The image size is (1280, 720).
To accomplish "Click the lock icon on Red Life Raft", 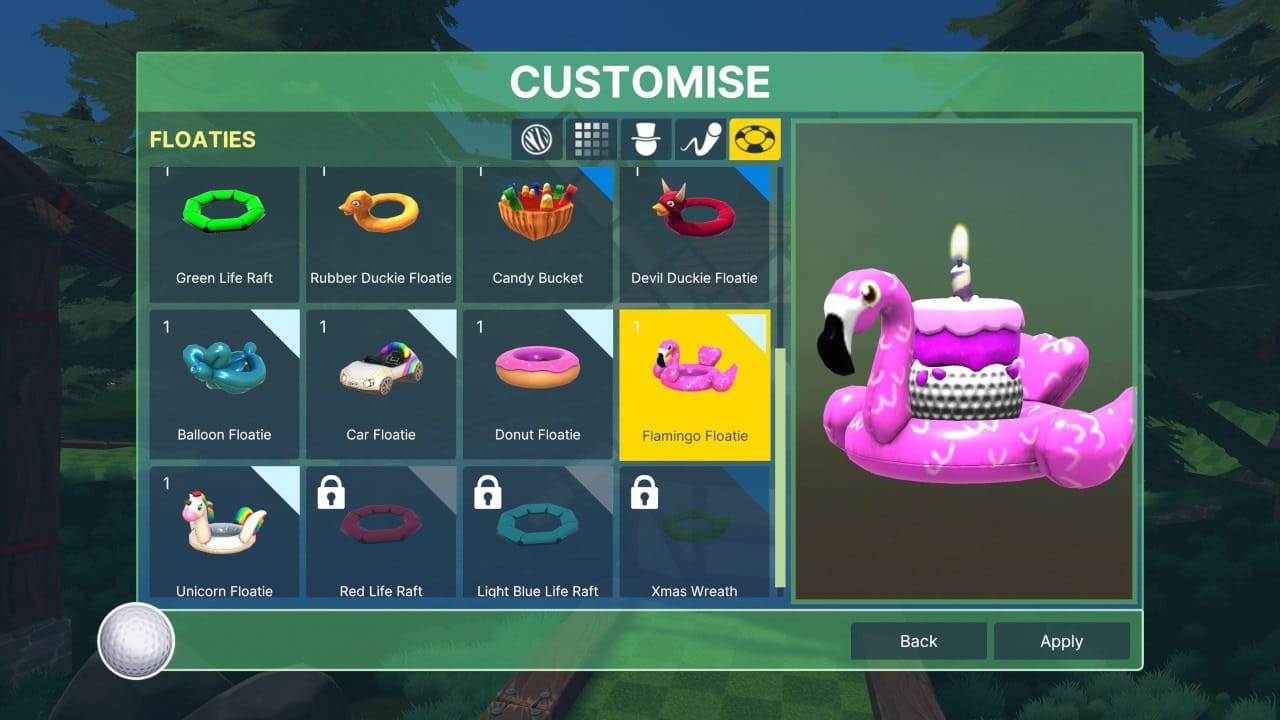I will coord(330,493).
